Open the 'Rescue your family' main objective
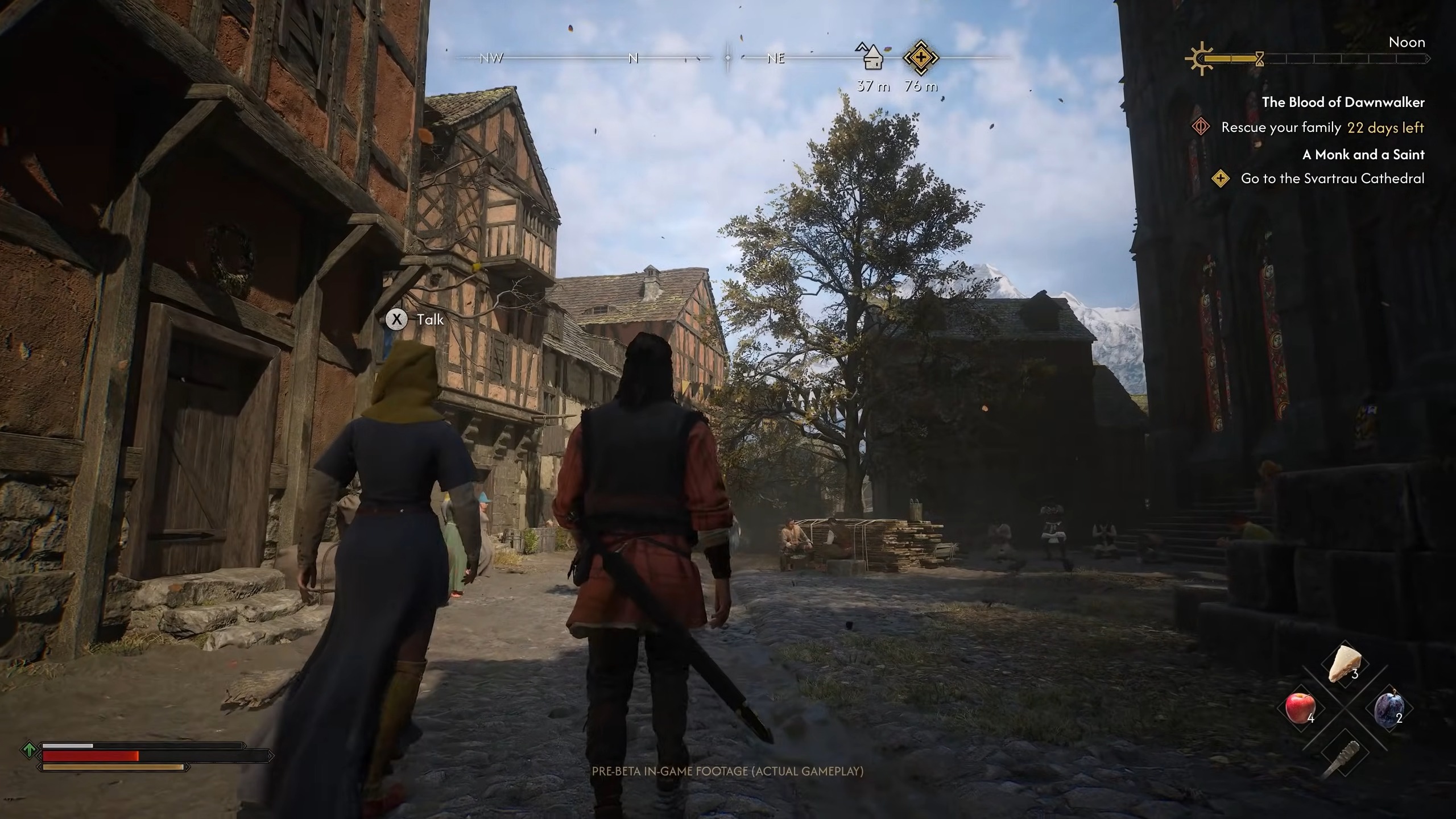 1281,127
